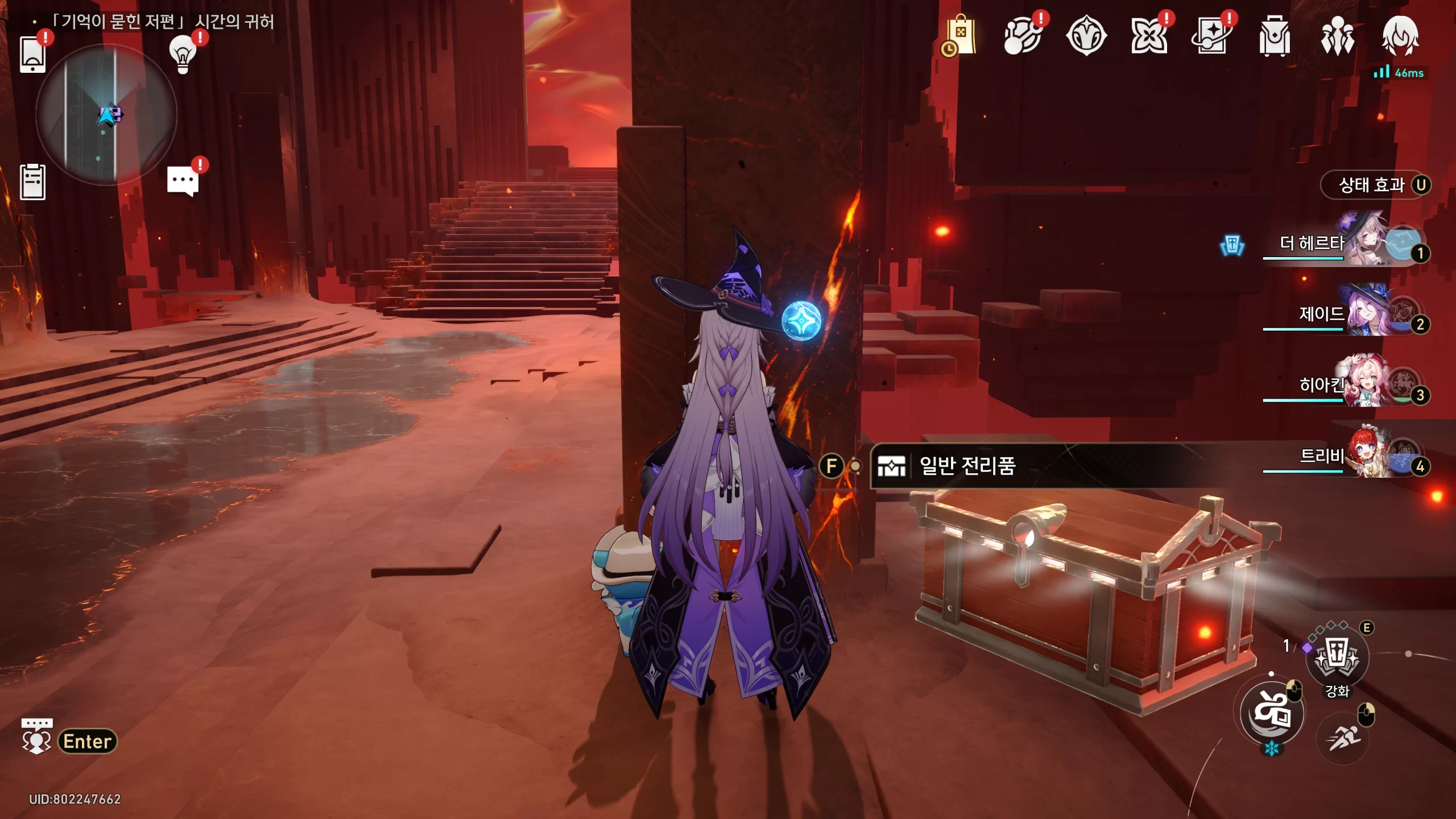Open the backpack inventory icon
This screenshot has width=1456, height=819.
(x=1274, y=36)
